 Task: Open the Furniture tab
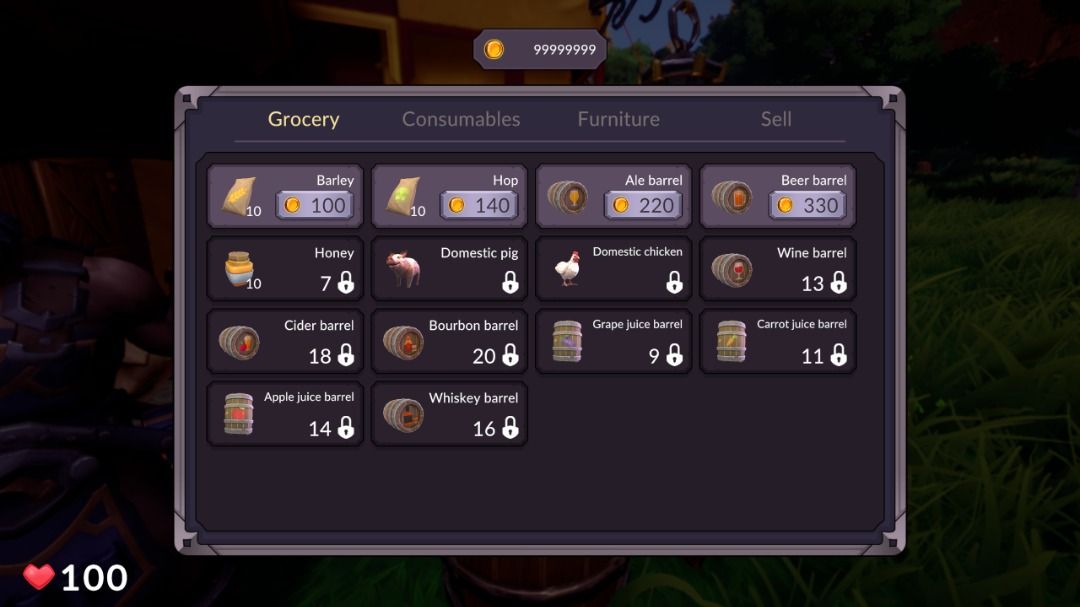point(618,119)
